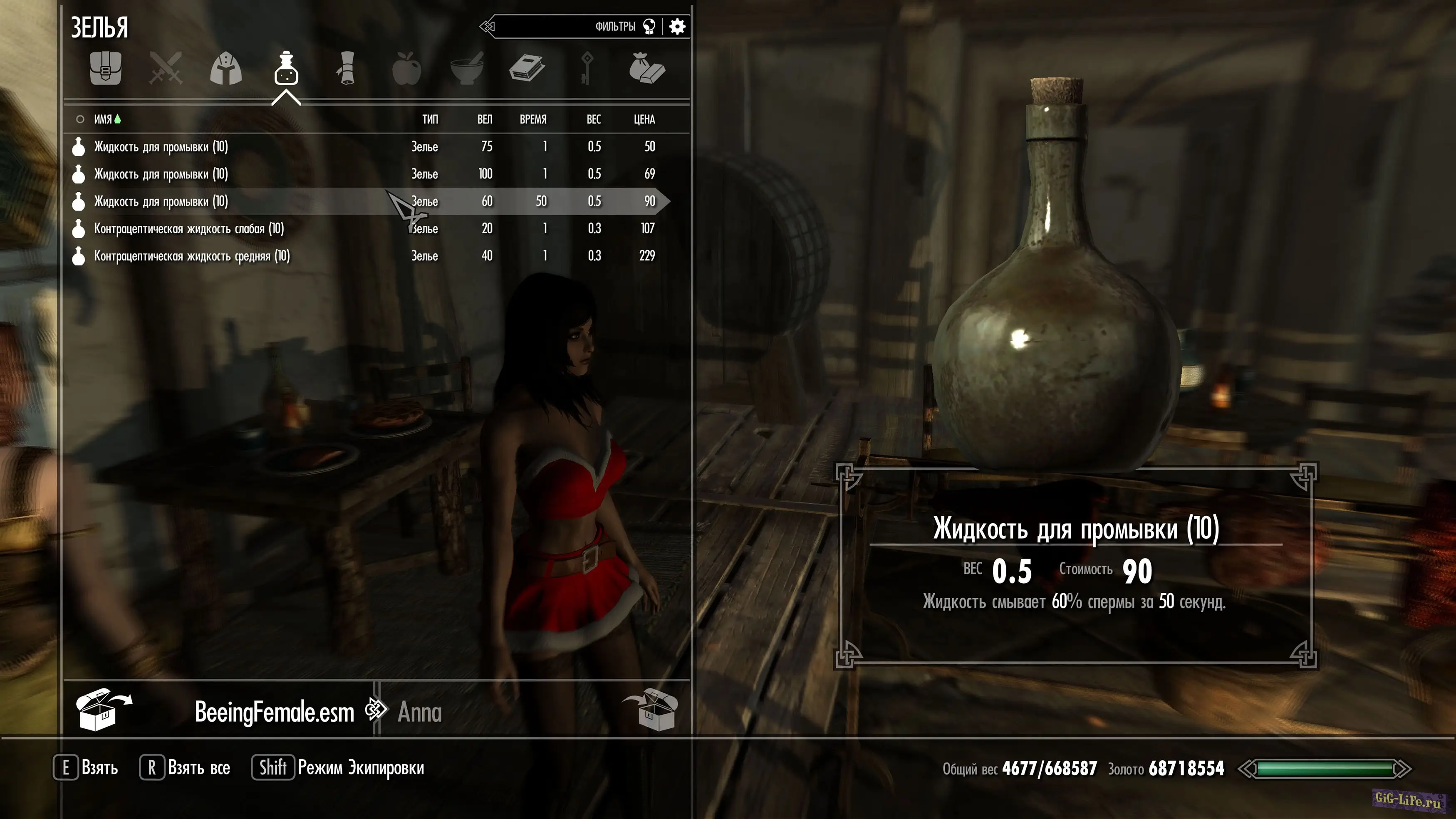Open the armor category tab
This screenshot has width=1456, height=819.
(226, 69)
